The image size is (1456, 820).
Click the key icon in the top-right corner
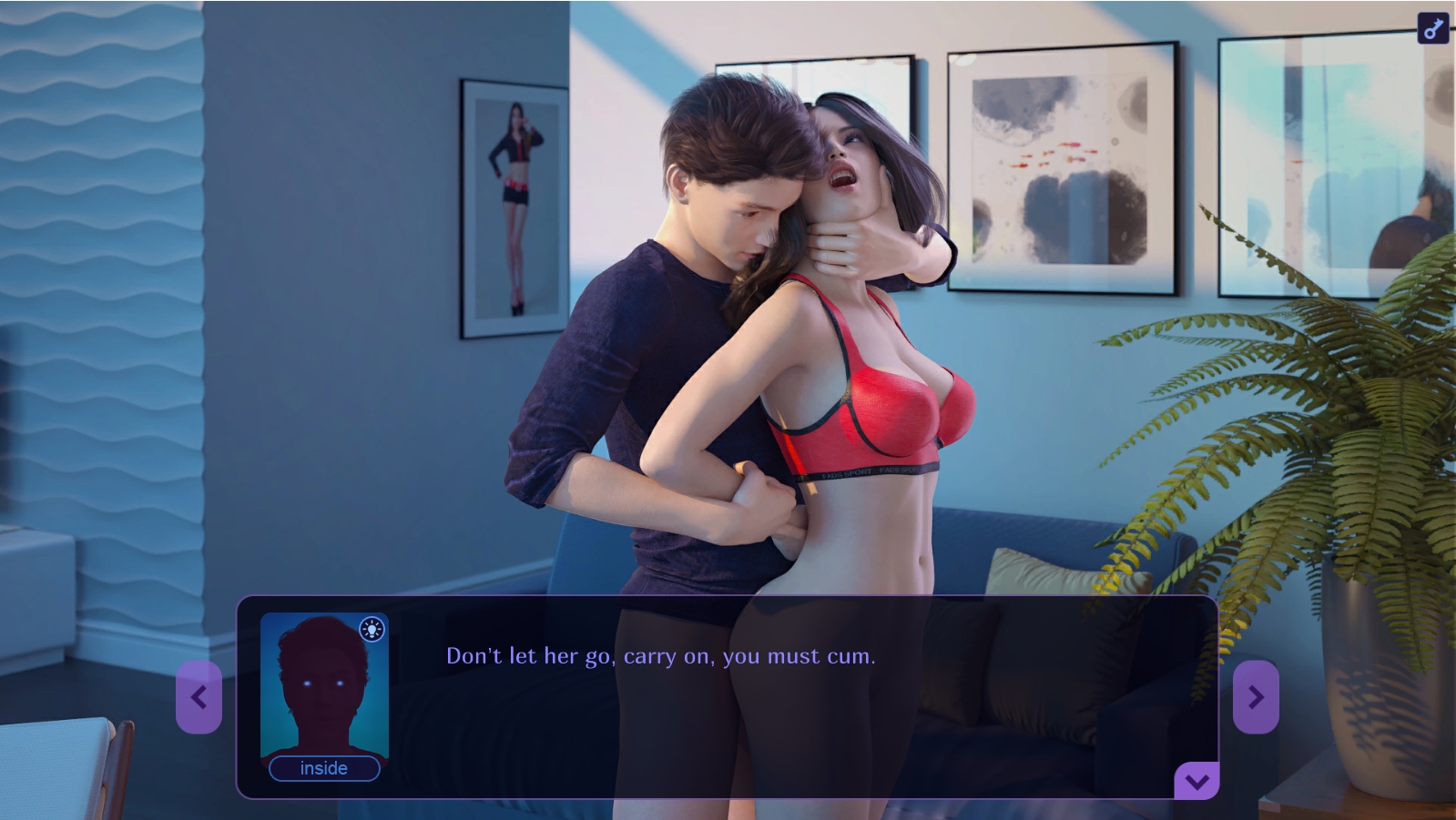click(x=1432, y=25)
